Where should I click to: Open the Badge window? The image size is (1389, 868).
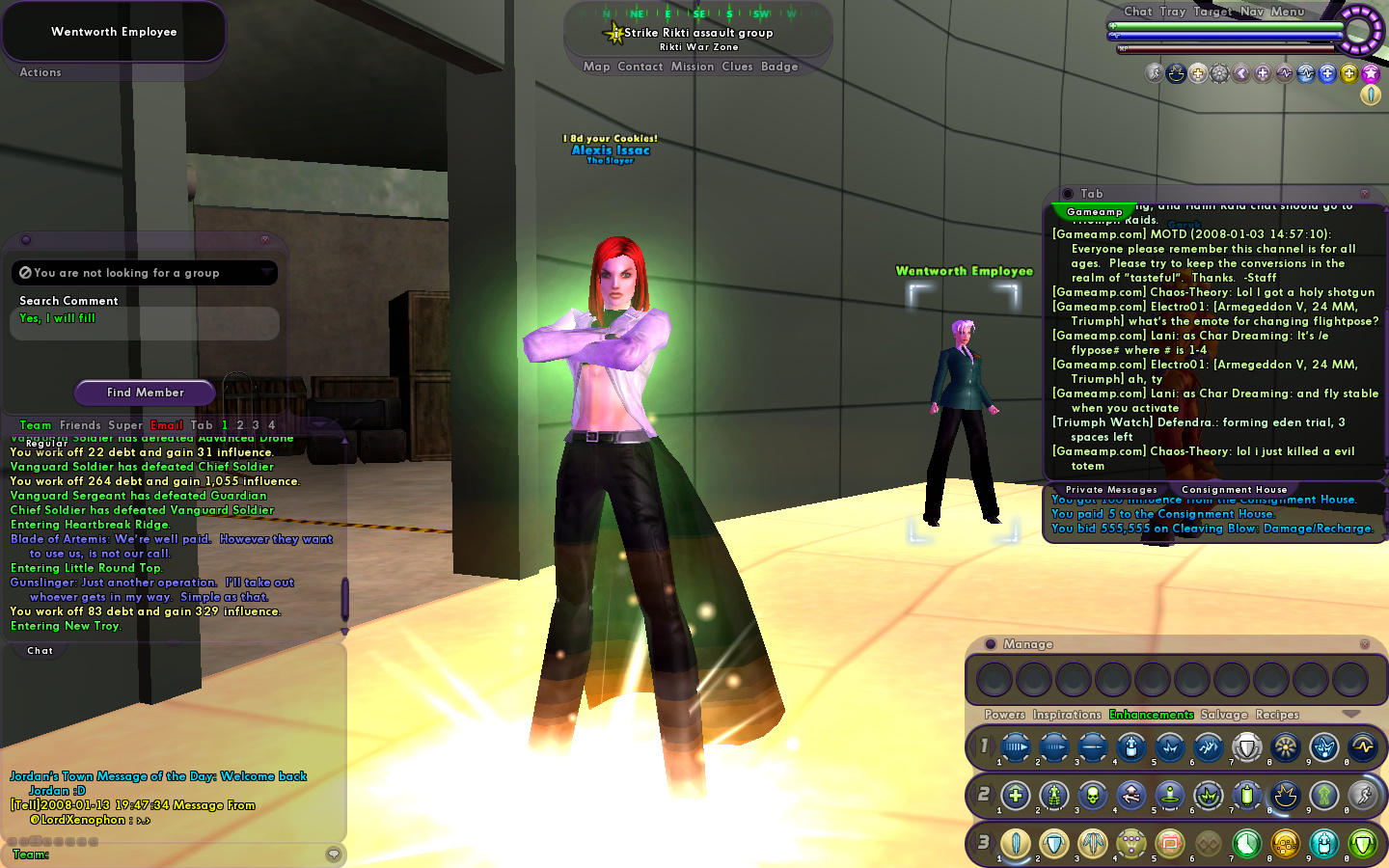coord(779,67)
